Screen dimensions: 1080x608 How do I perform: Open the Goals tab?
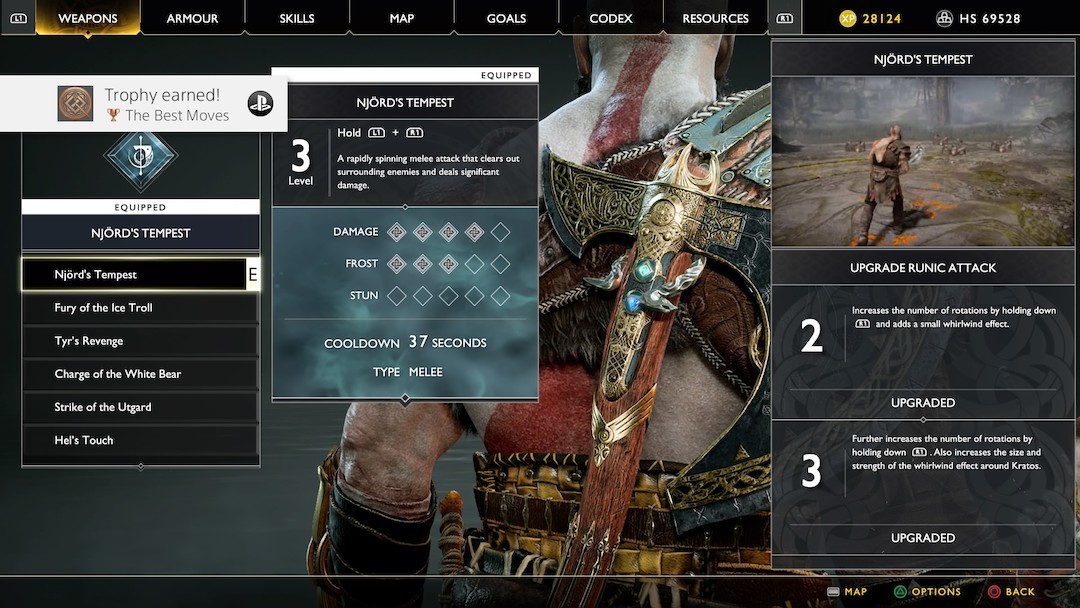pyautogui.click(x=506, y=18)
